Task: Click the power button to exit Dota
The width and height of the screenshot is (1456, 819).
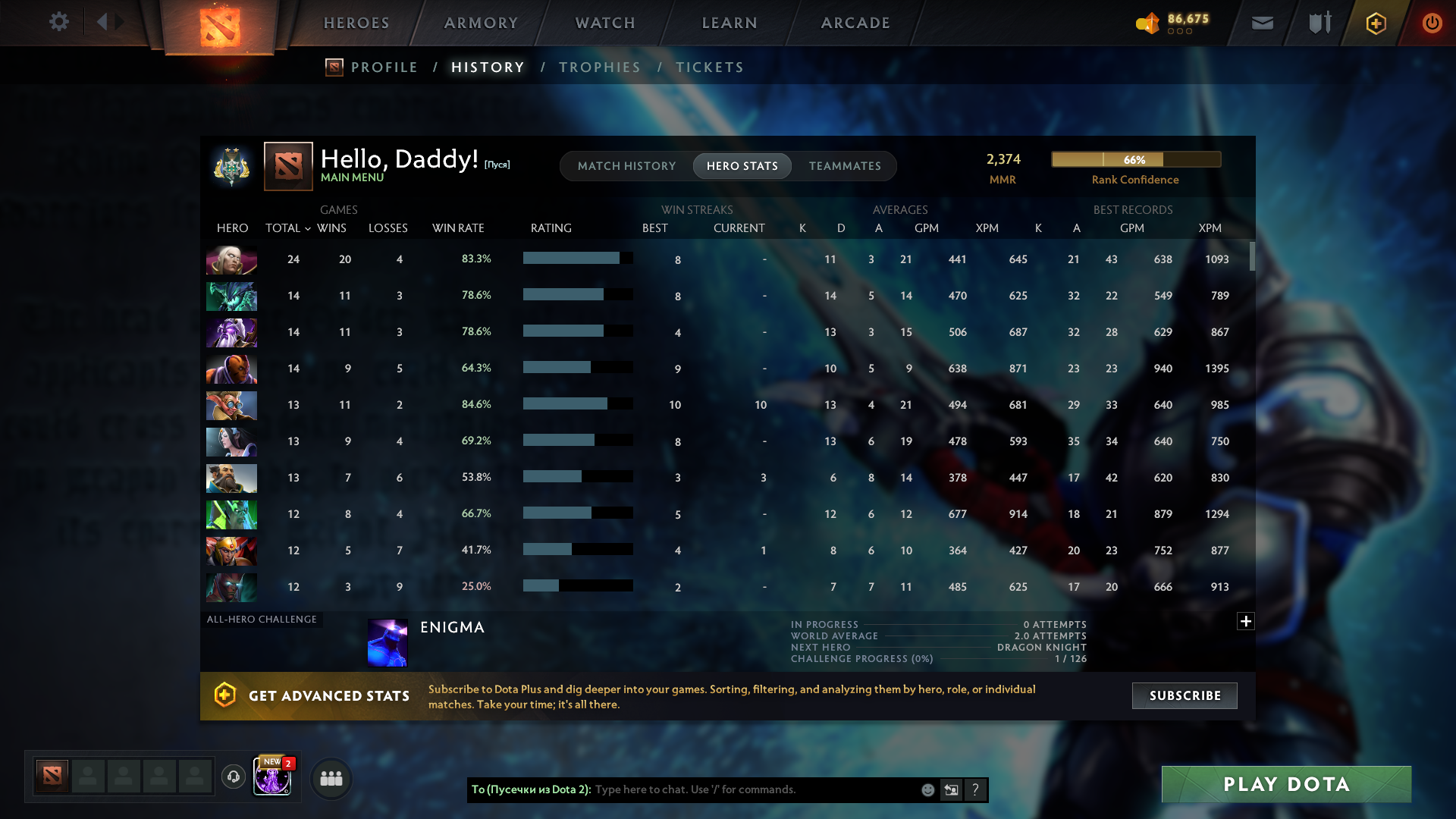Action: tap(1432, 22)
